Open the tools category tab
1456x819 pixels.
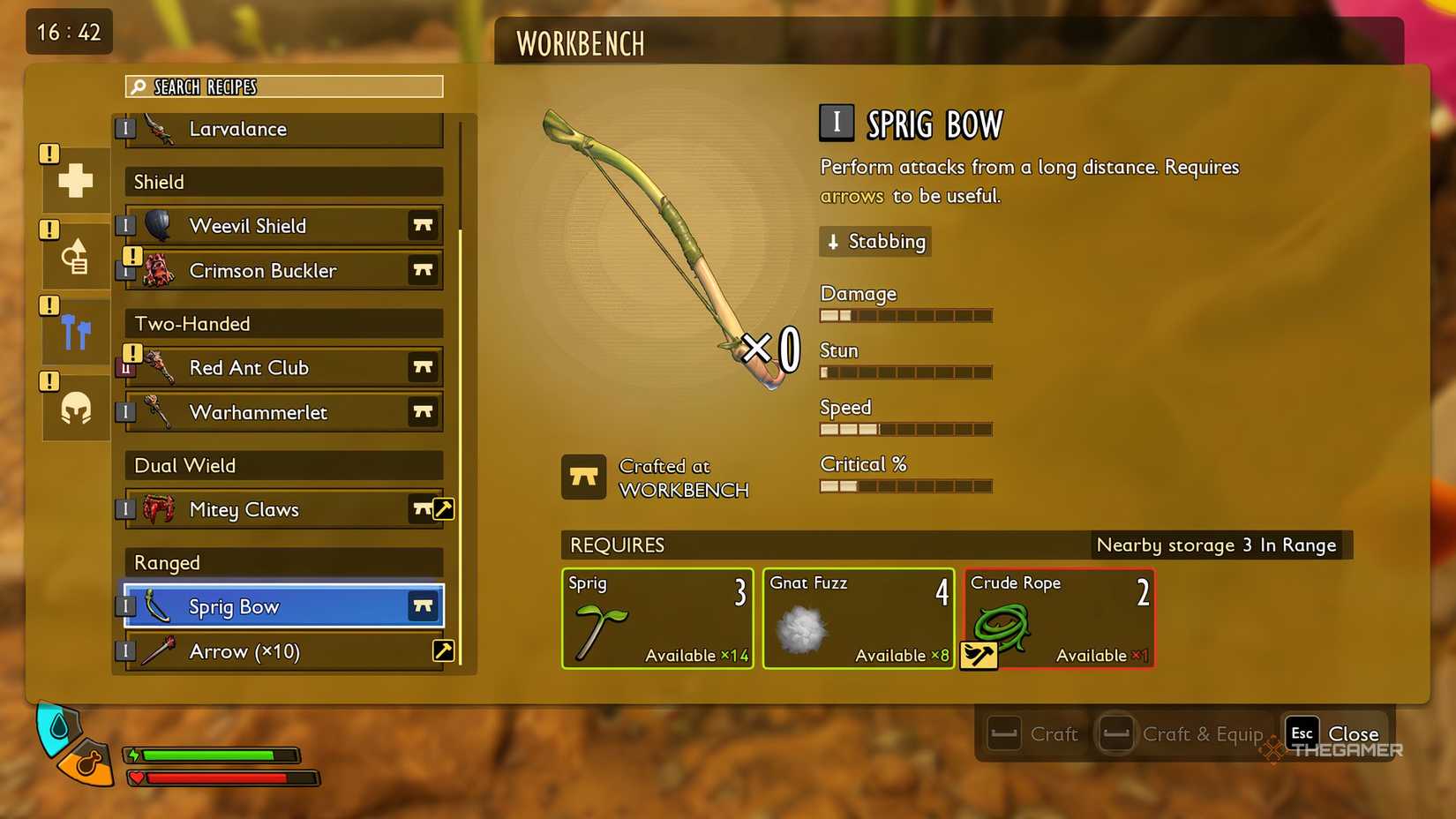(76, 333)
